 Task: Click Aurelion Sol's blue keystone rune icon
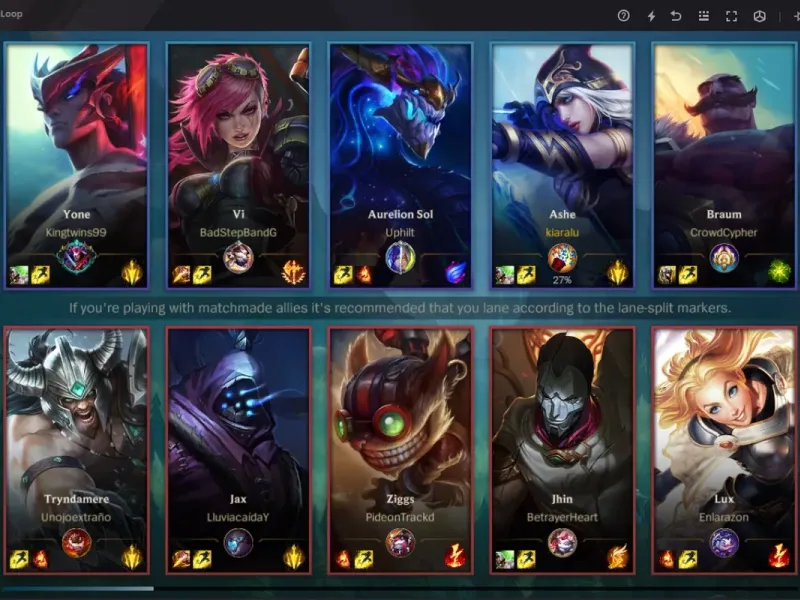pyautogui.click(x=456, y=273)
